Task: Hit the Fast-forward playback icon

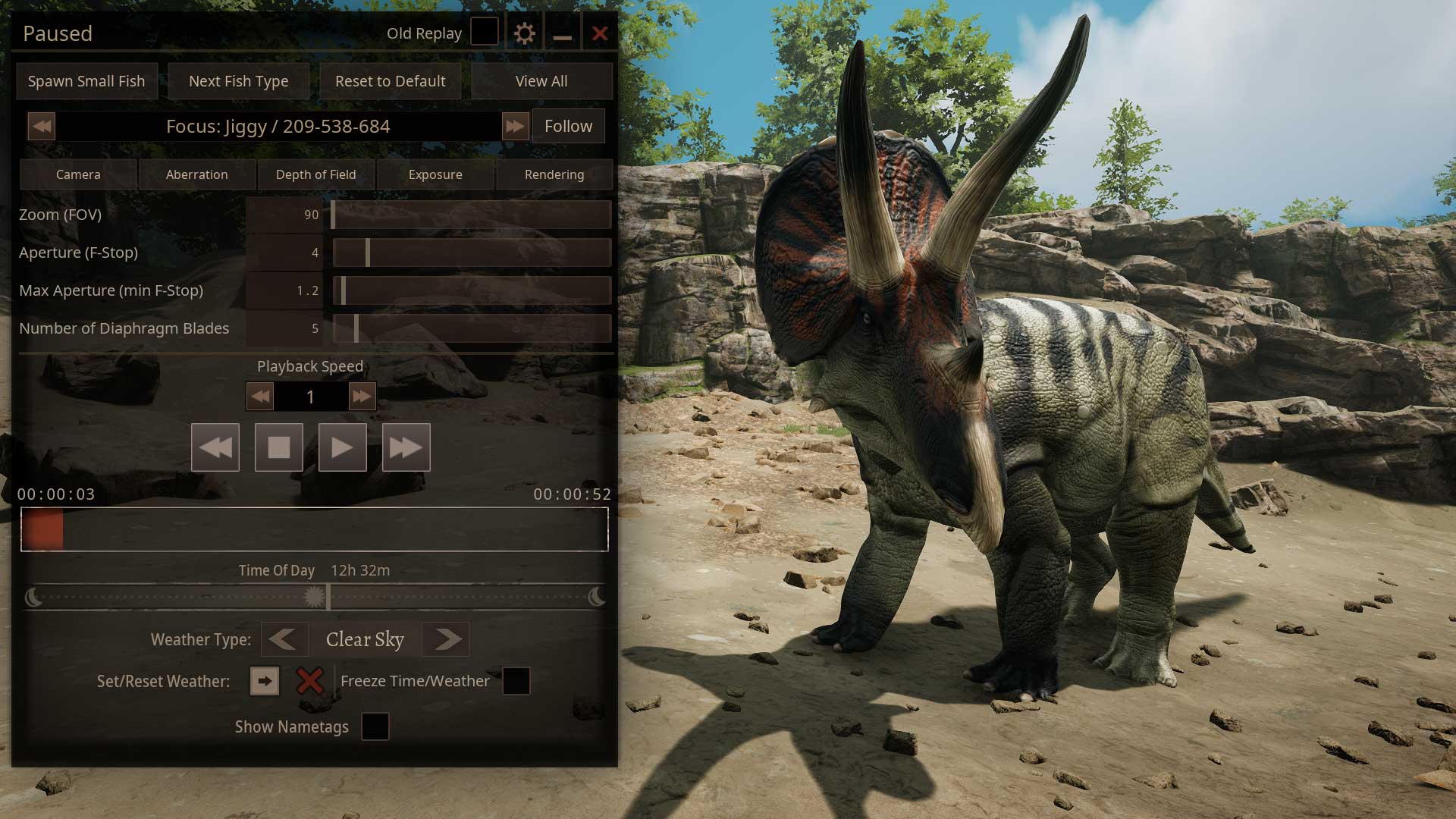Action: [x=406, y=447]
